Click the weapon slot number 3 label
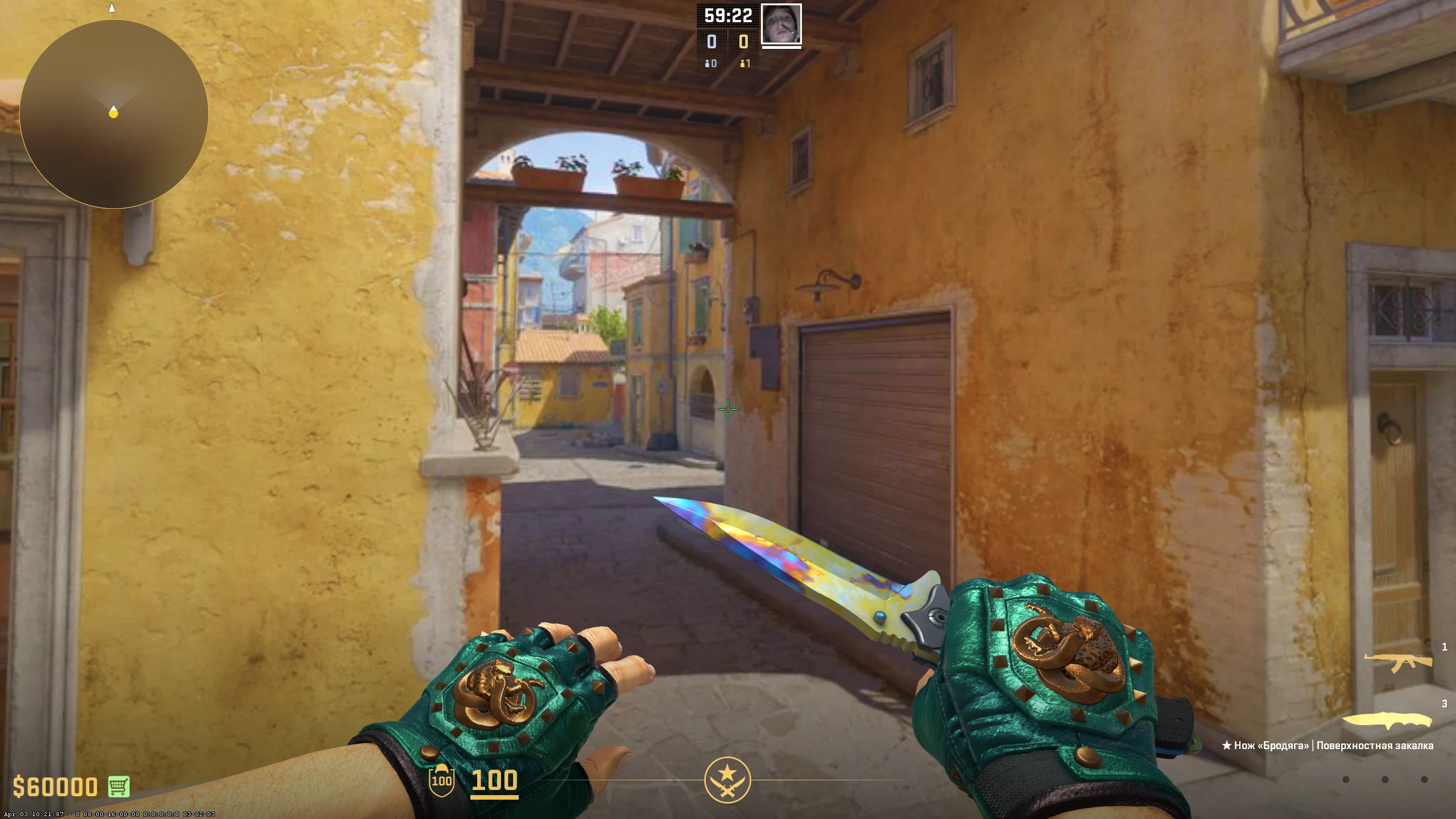The width and height of the screenshot is (1456, 819). pos(1445,704)
